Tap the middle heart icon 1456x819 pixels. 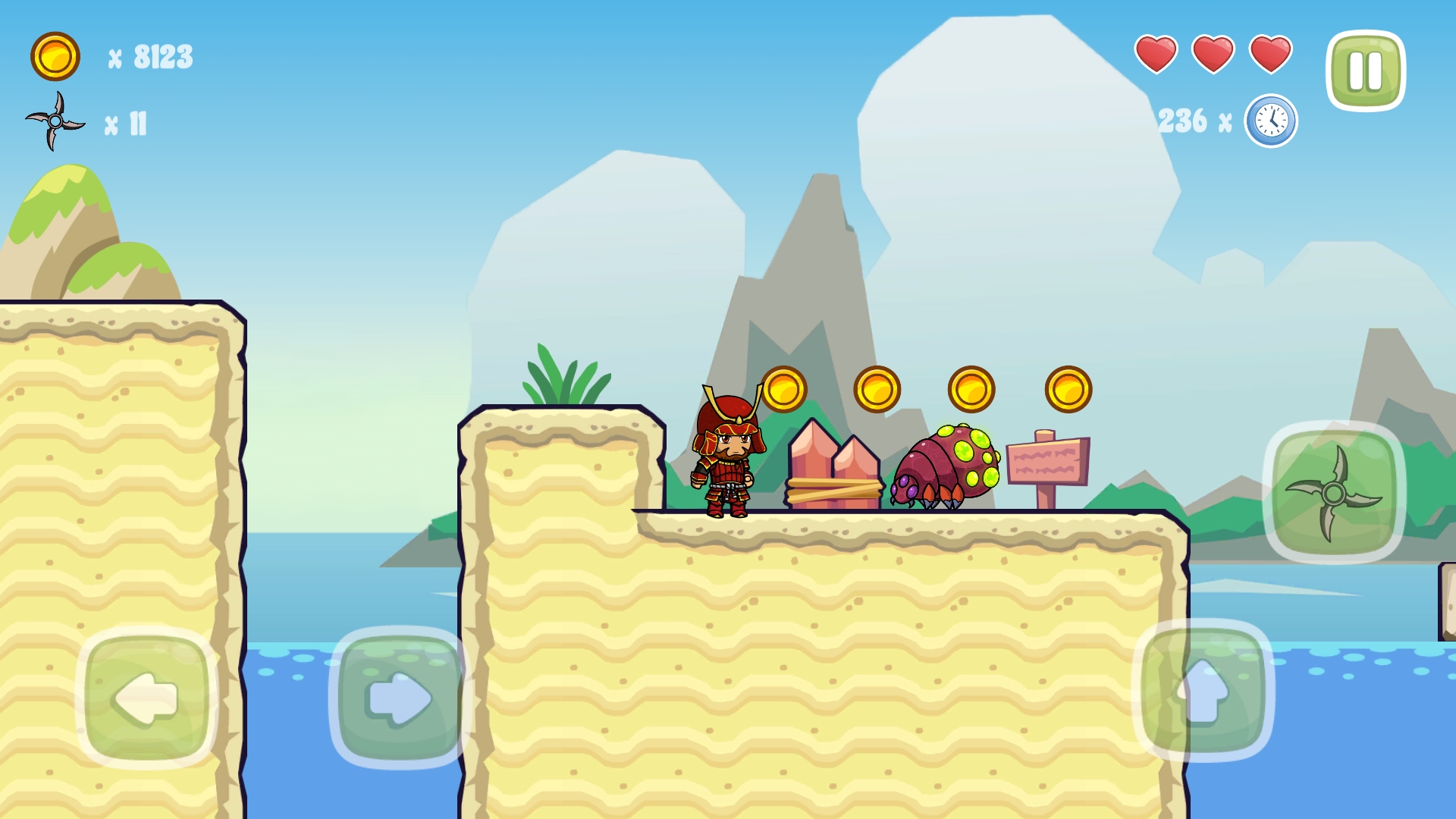tap(1213, 55)
